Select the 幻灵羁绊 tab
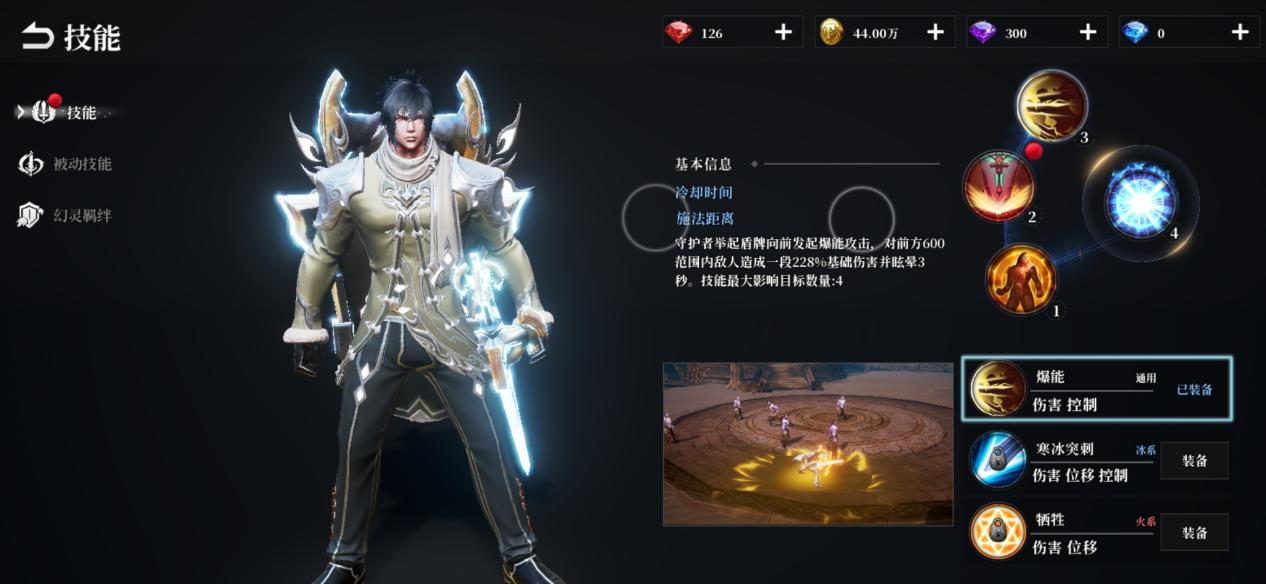 (68, 215)
